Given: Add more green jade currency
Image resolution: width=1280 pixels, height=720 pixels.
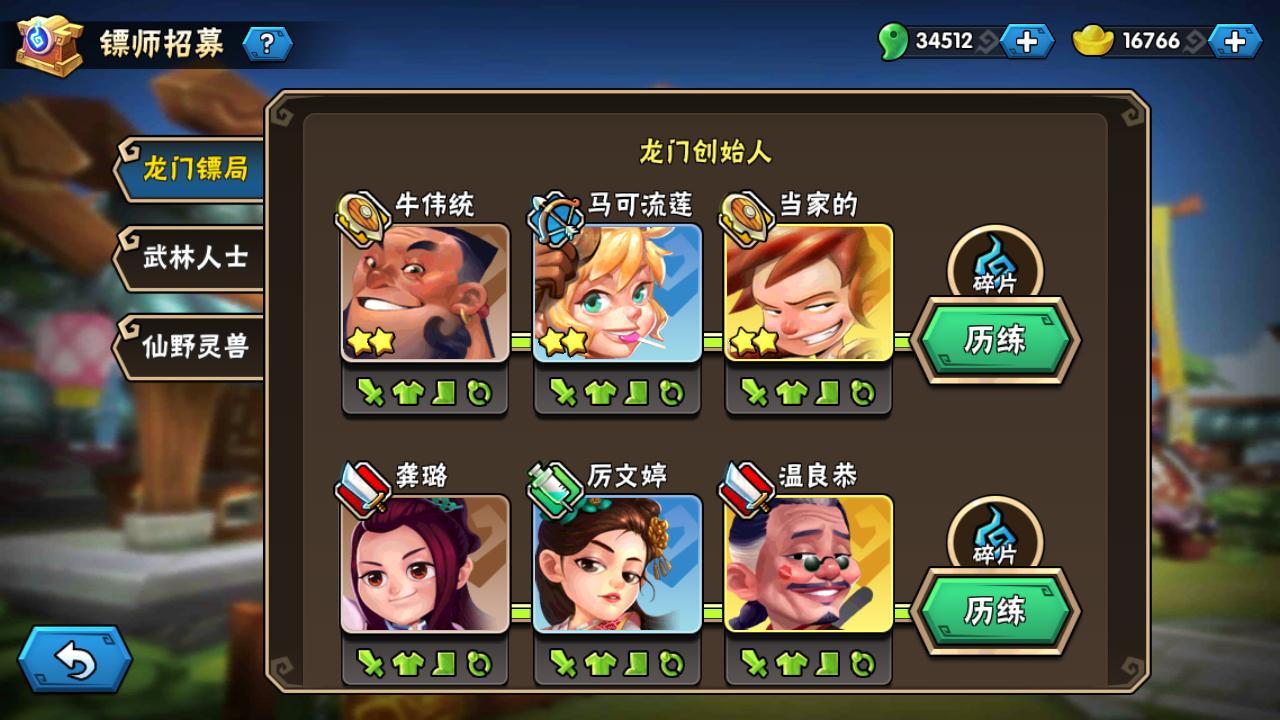Looking at the screenshot, I should pos(1026,41).
